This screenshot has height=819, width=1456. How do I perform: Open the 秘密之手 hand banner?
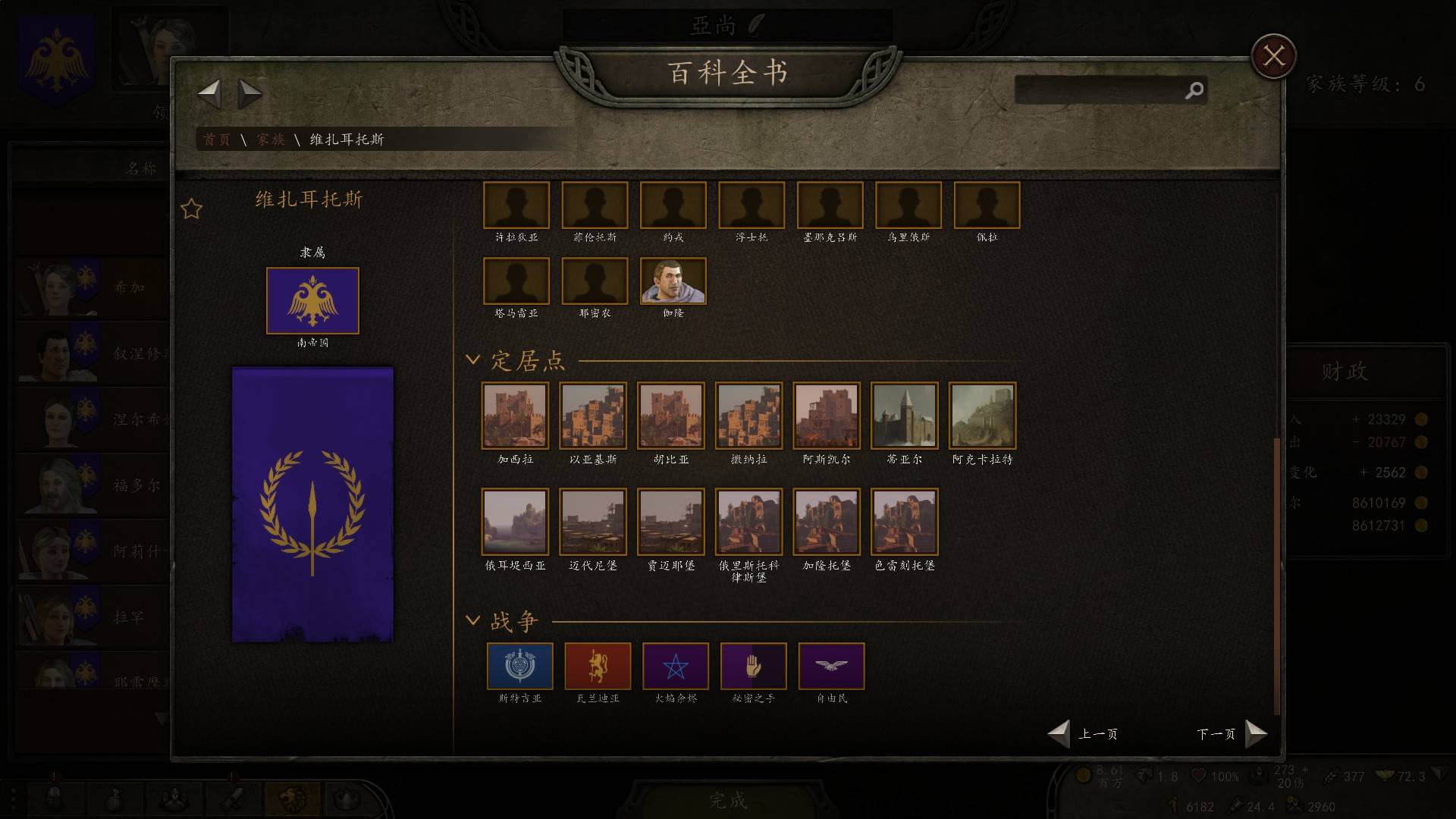coord(753,667)
